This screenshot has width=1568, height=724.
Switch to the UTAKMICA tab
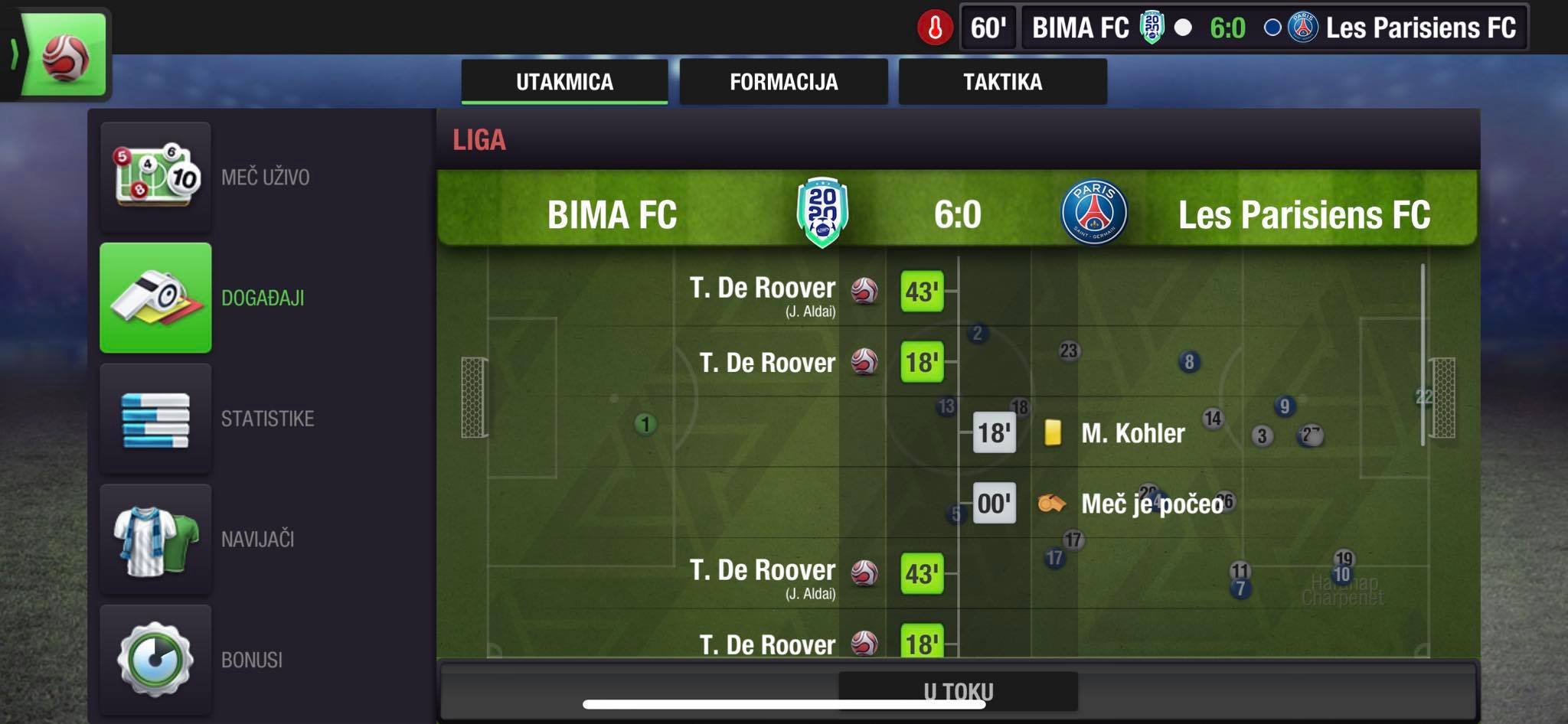564,82
